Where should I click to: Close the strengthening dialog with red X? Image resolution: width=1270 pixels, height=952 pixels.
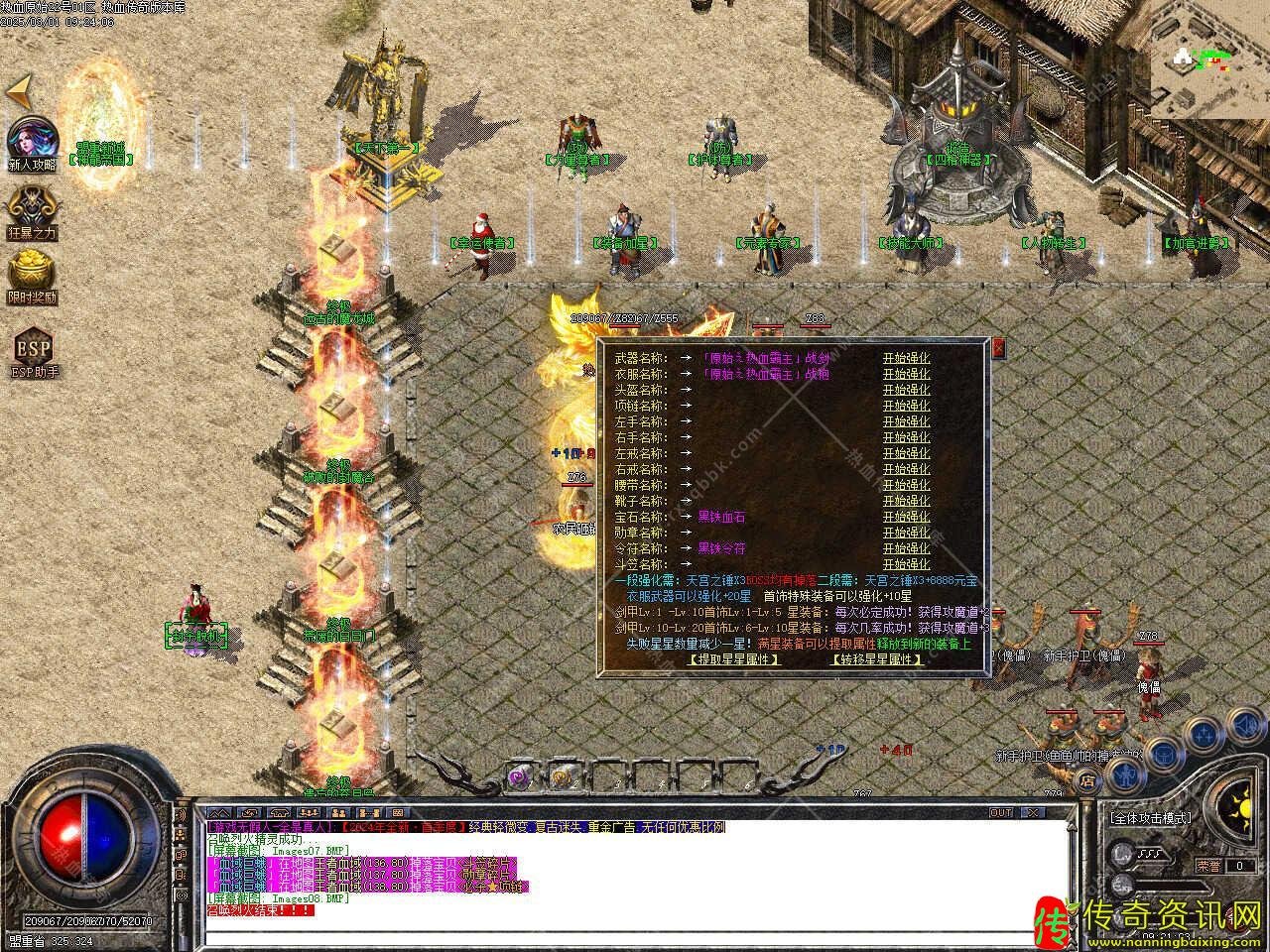click(998, 347)
